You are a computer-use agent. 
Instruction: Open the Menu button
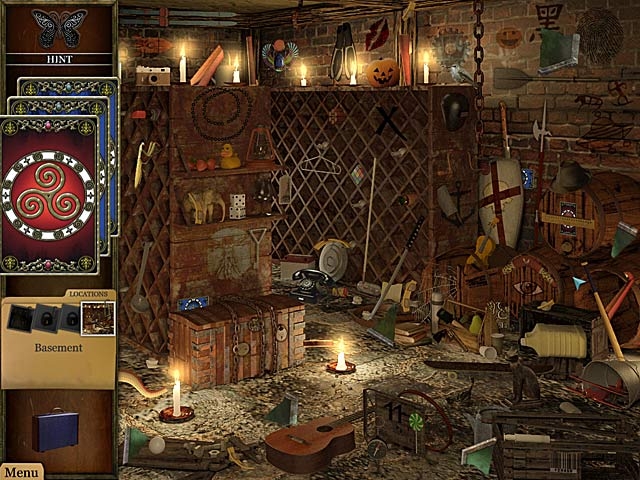pyautogui.click(x=20, y=472)
